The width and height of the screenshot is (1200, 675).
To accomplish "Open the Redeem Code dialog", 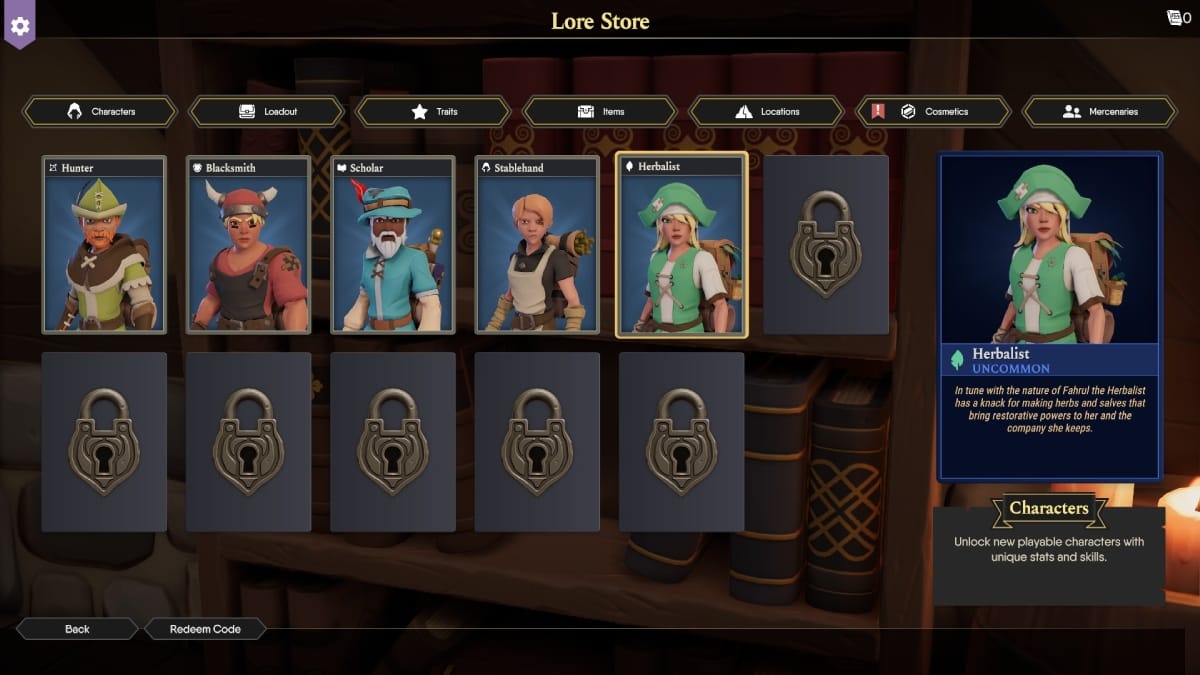I will coord(205,629).
